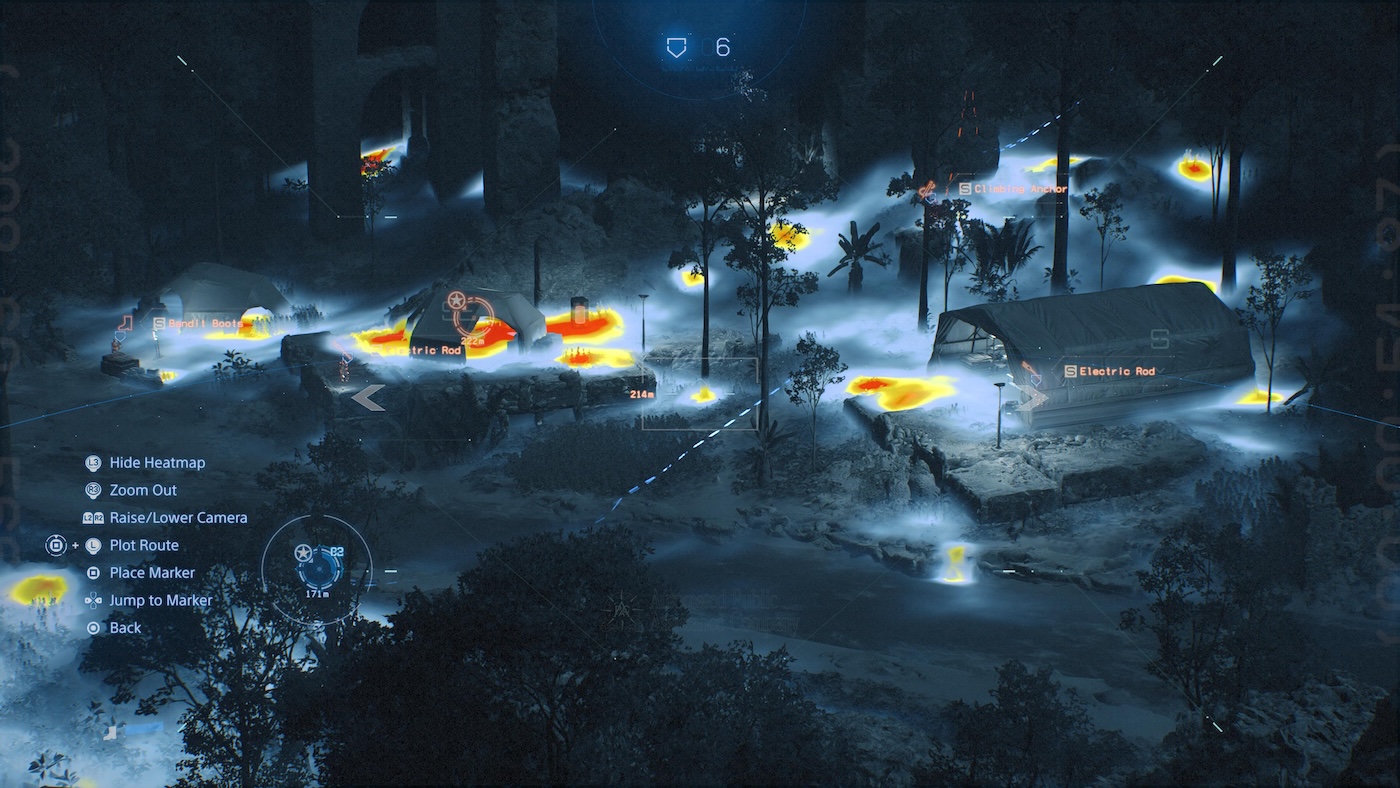Activate Plot Route

pyautogui.click(x=144, y=545)
